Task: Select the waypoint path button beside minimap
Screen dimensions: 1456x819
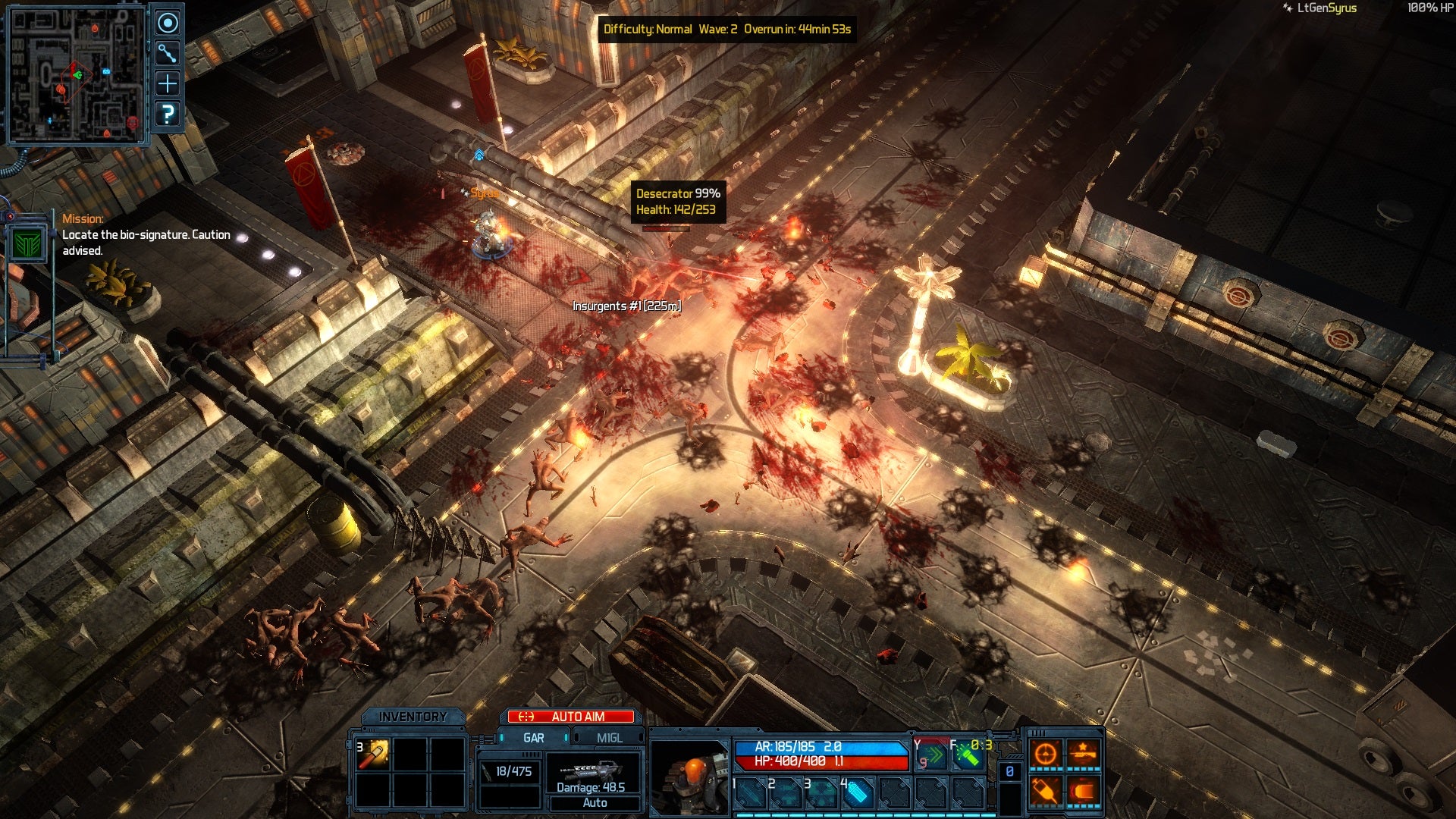Action: [168, 53]
